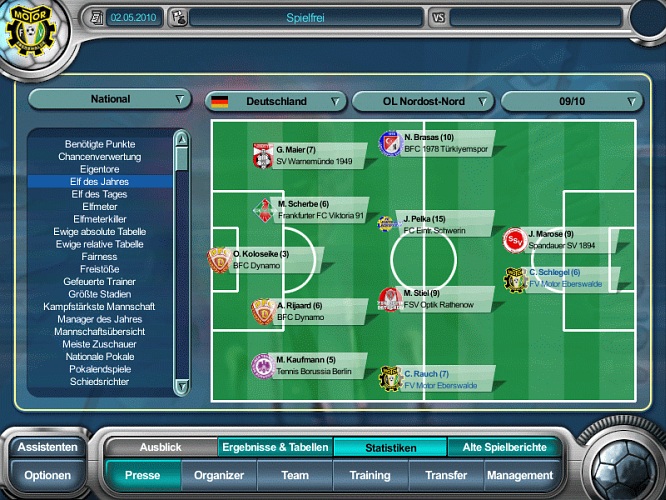The width and height of the screenshot is (666, 500).
Task: Open the Training section
Action: (x=370, y=476)
